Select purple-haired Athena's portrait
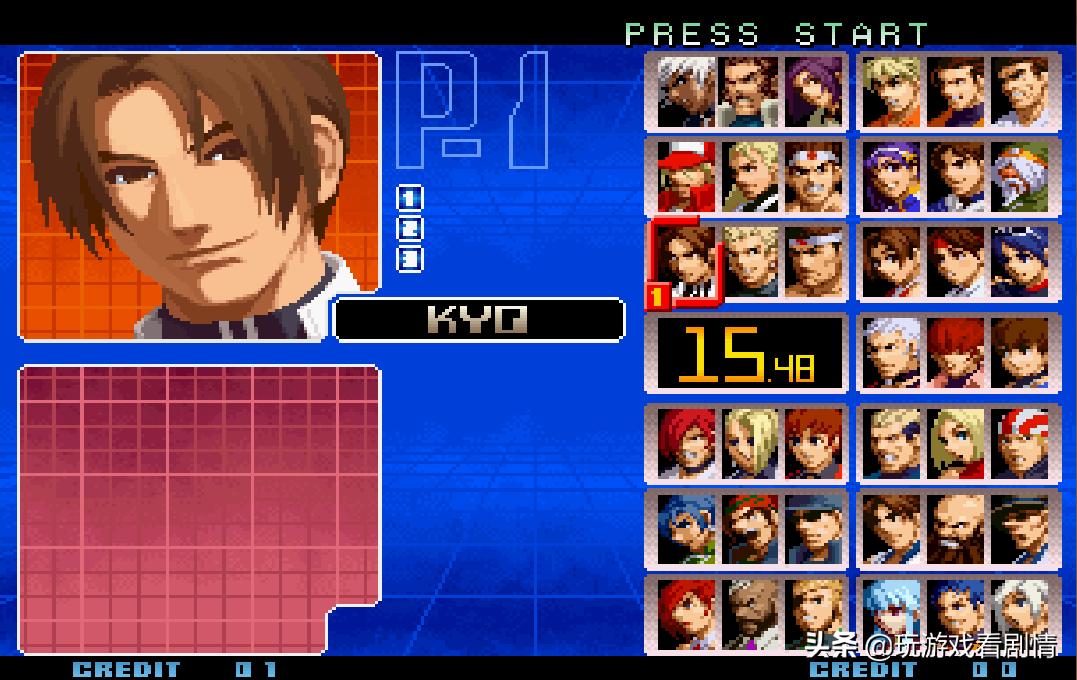Viewport: 1077px width, 680px height. click(x=892, y=177)
